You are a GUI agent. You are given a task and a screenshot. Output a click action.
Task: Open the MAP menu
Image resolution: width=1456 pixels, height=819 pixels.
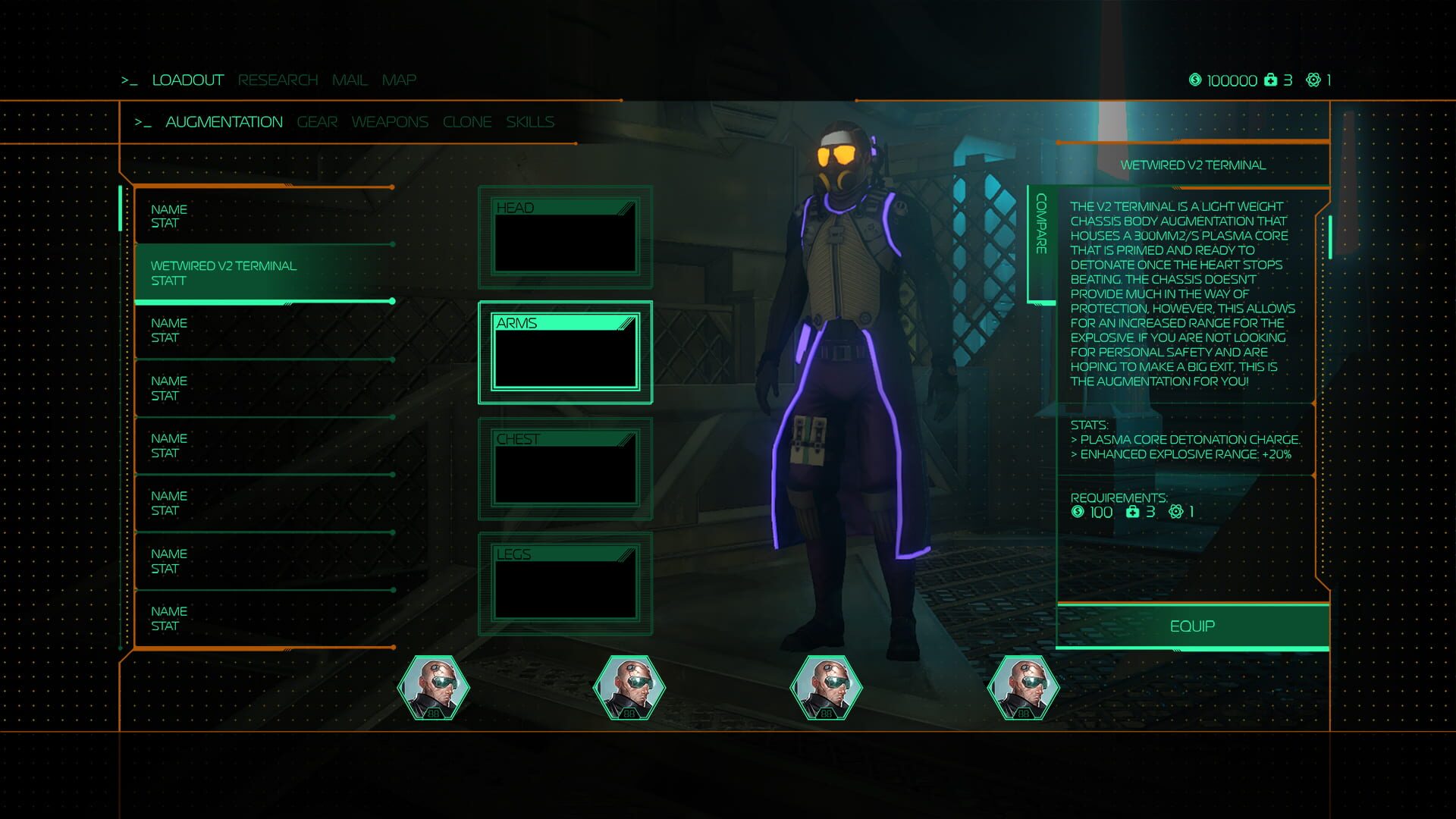tap(400, 79)
